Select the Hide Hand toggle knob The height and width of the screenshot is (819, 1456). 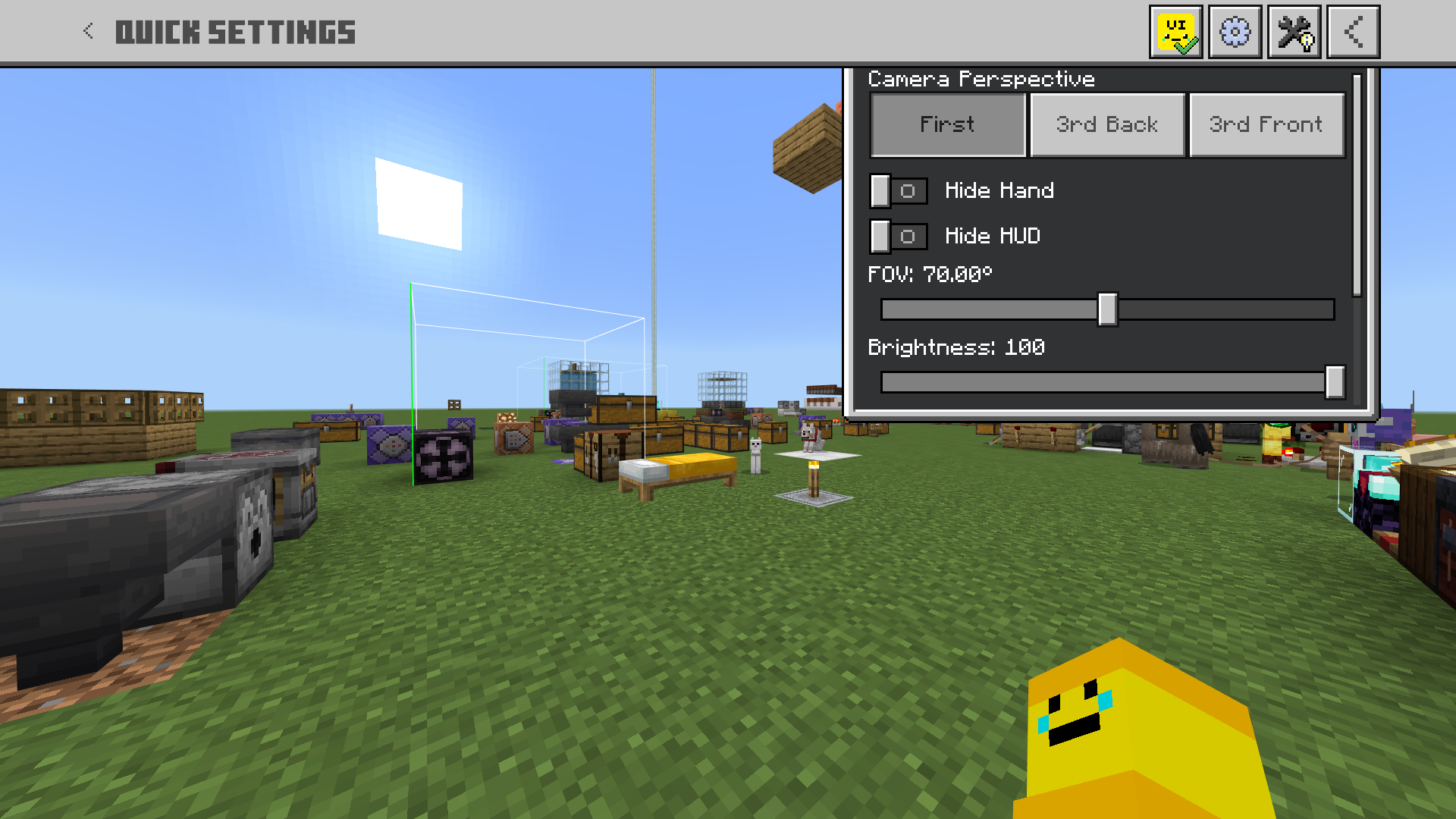[x=881, y=191]
